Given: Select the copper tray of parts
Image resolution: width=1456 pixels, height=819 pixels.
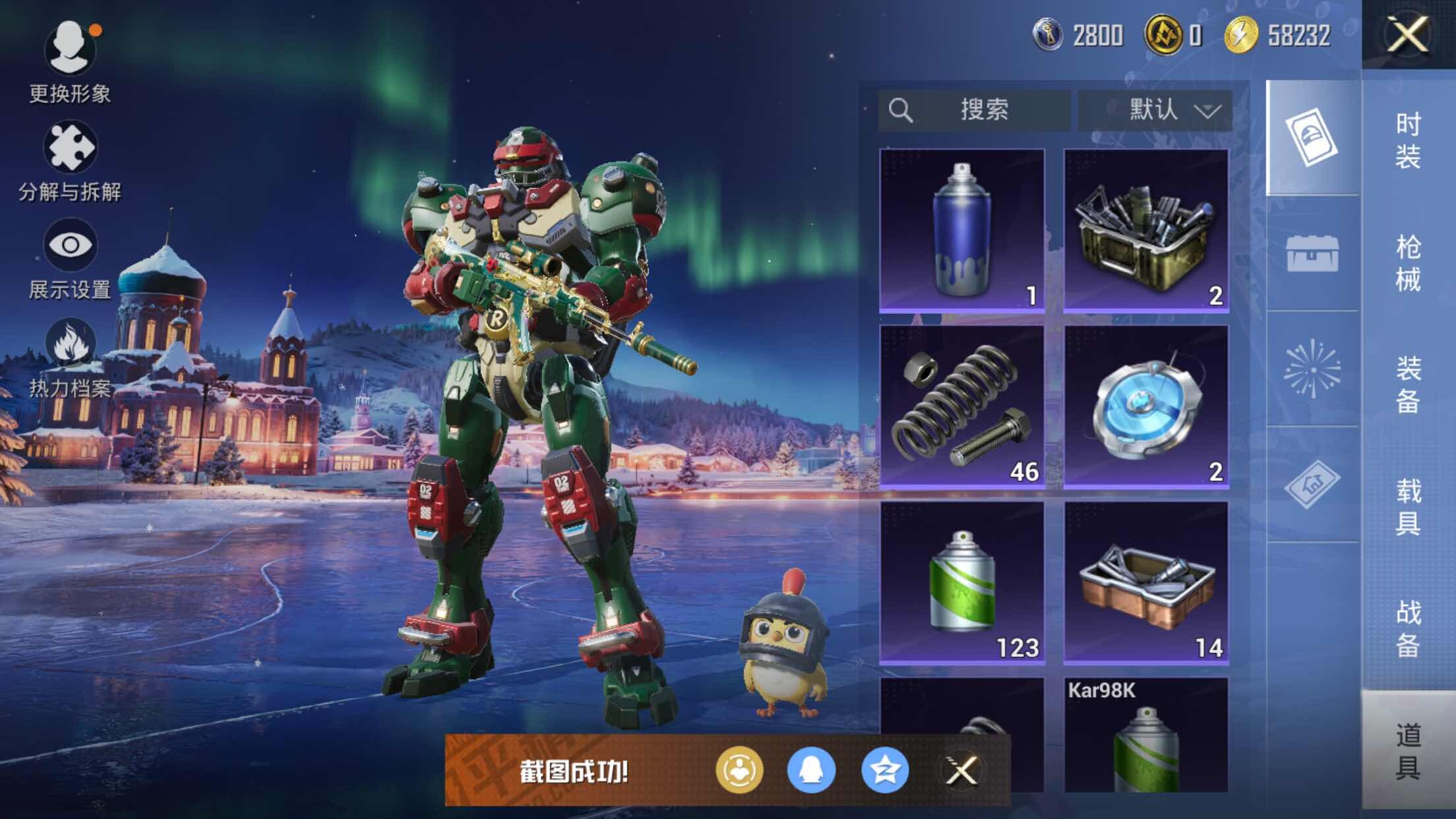Looking at the screenshot, I should pyautogui.click(x=1146, y=582).
